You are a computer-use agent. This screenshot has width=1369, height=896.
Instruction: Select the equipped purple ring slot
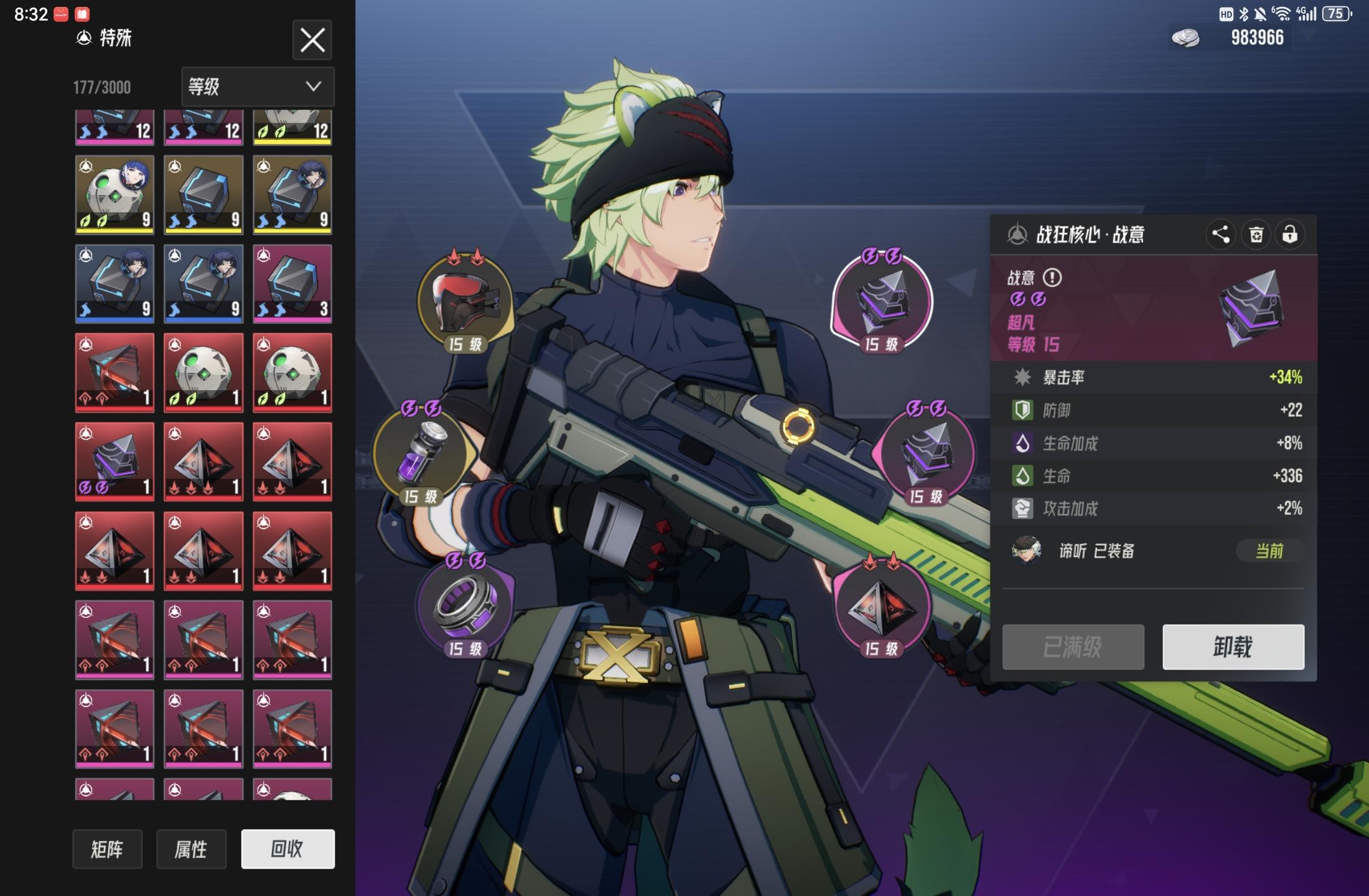[465, 605]
